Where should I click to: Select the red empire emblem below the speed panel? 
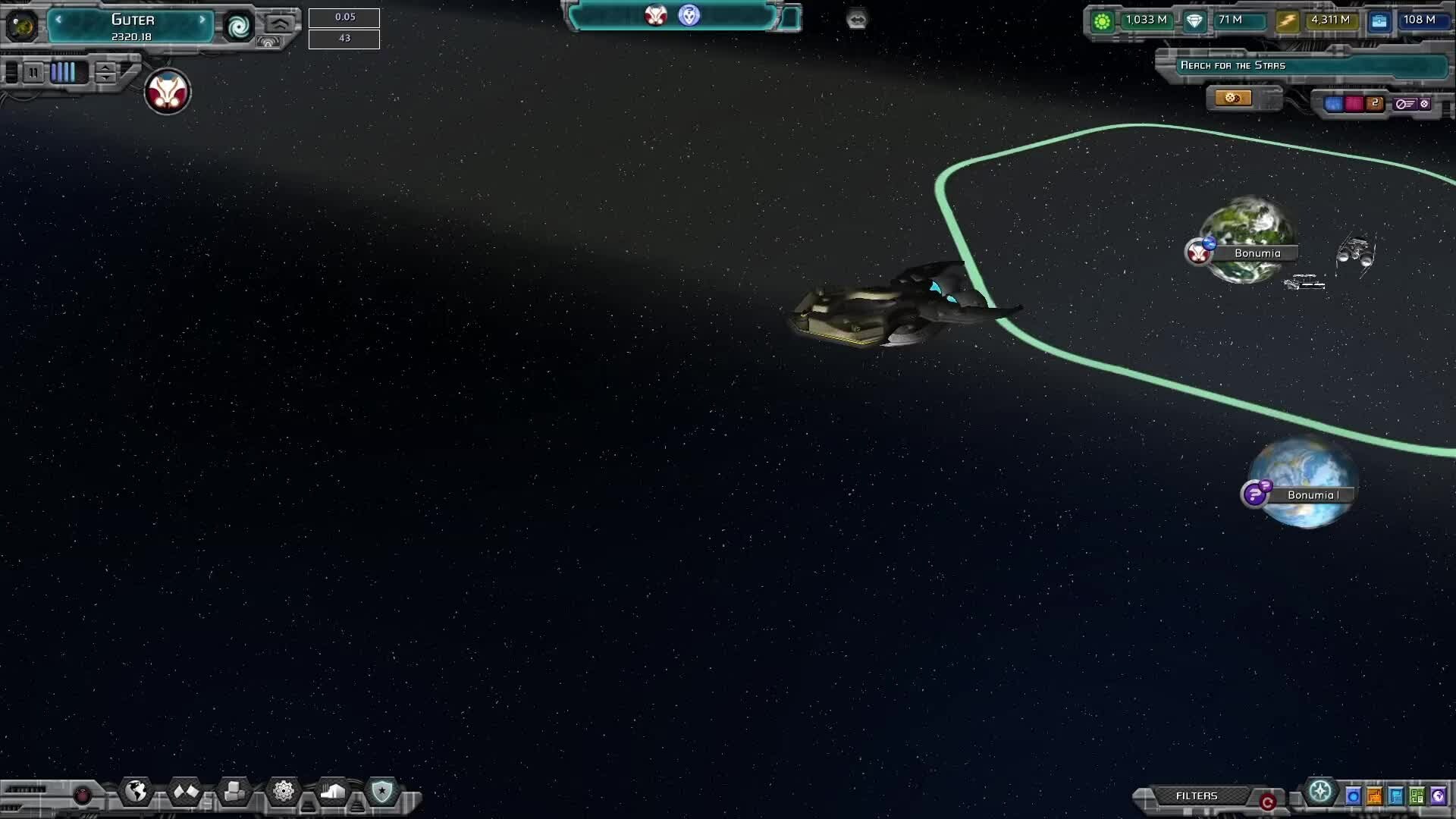coord(168,93)
